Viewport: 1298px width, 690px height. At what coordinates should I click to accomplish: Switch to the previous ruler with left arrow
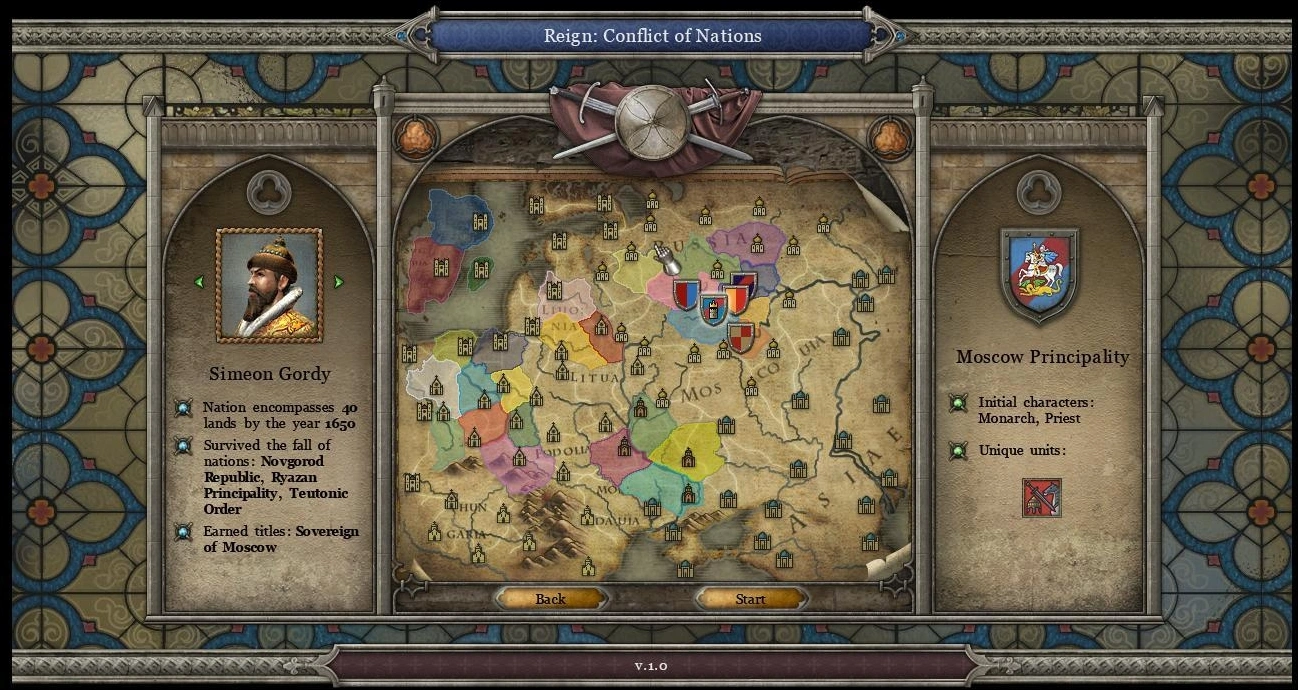[199, 283]
